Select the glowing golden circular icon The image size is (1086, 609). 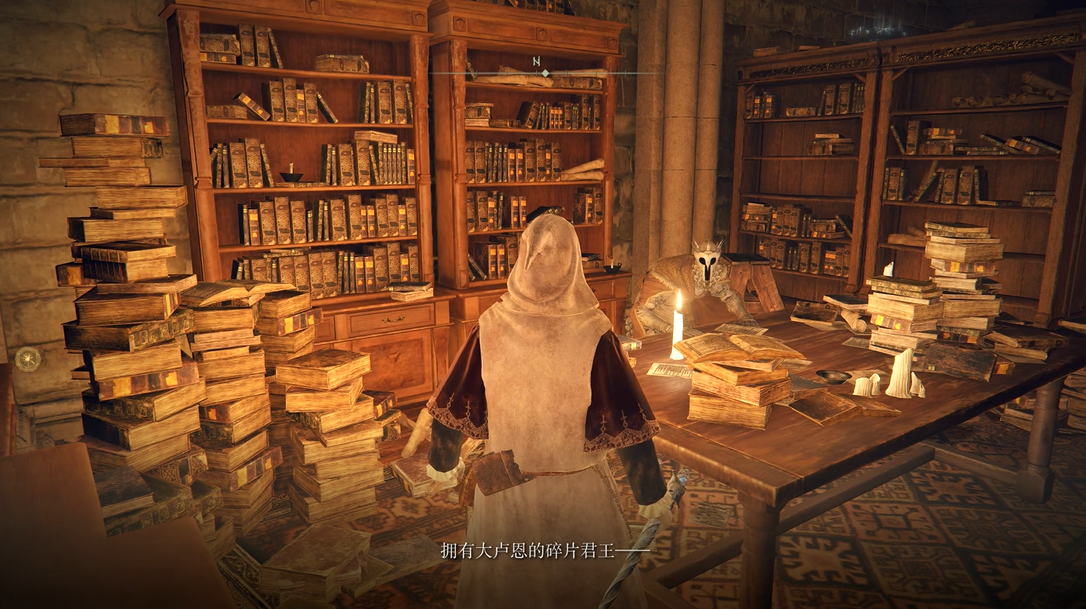(x=28, y=358)
